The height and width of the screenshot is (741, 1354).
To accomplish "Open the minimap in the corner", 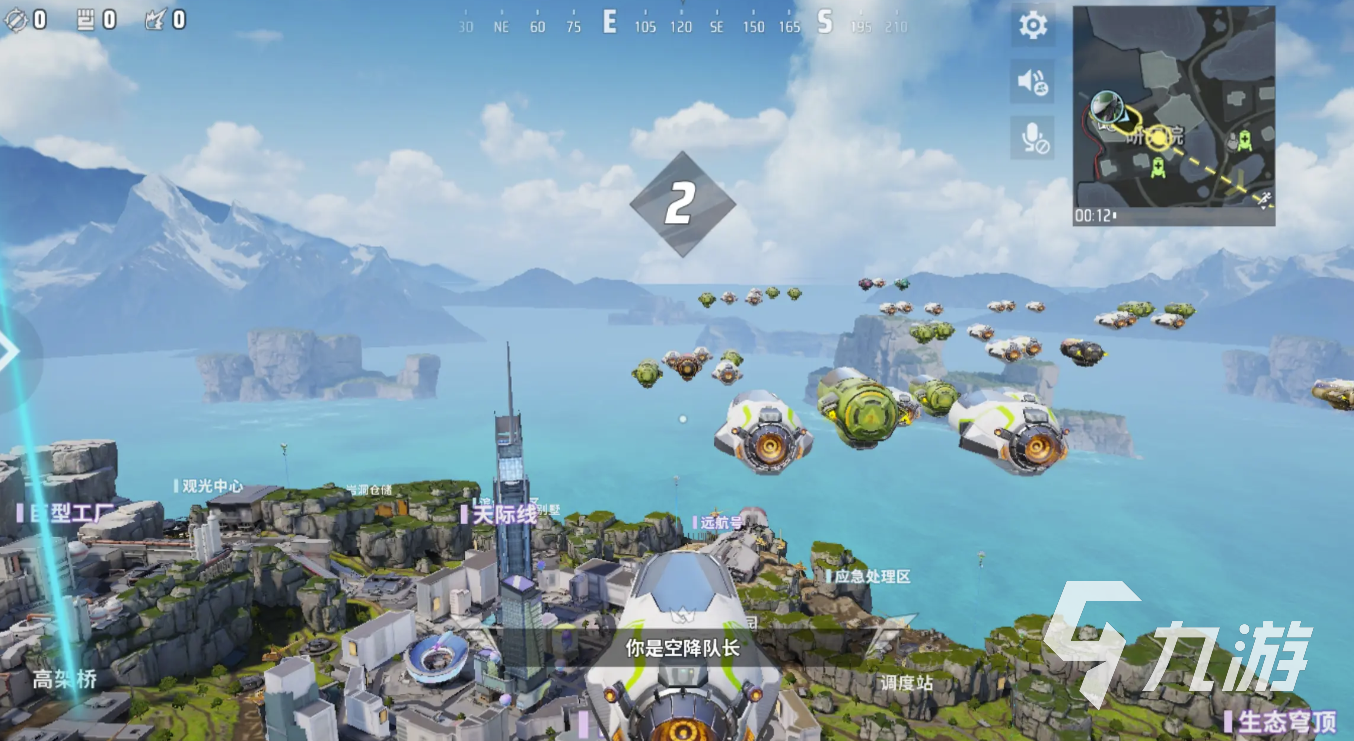I will coord(1173,115).
